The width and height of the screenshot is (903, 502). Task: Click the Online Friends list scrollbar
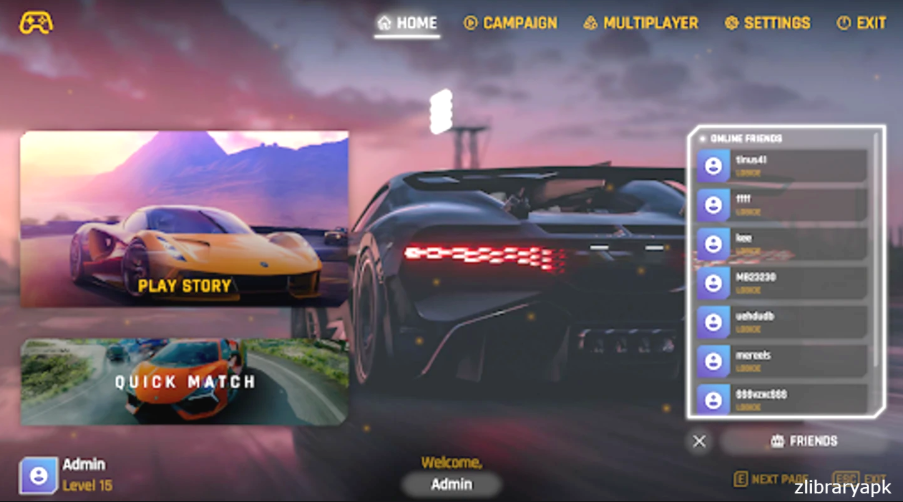tap(878, 250)
